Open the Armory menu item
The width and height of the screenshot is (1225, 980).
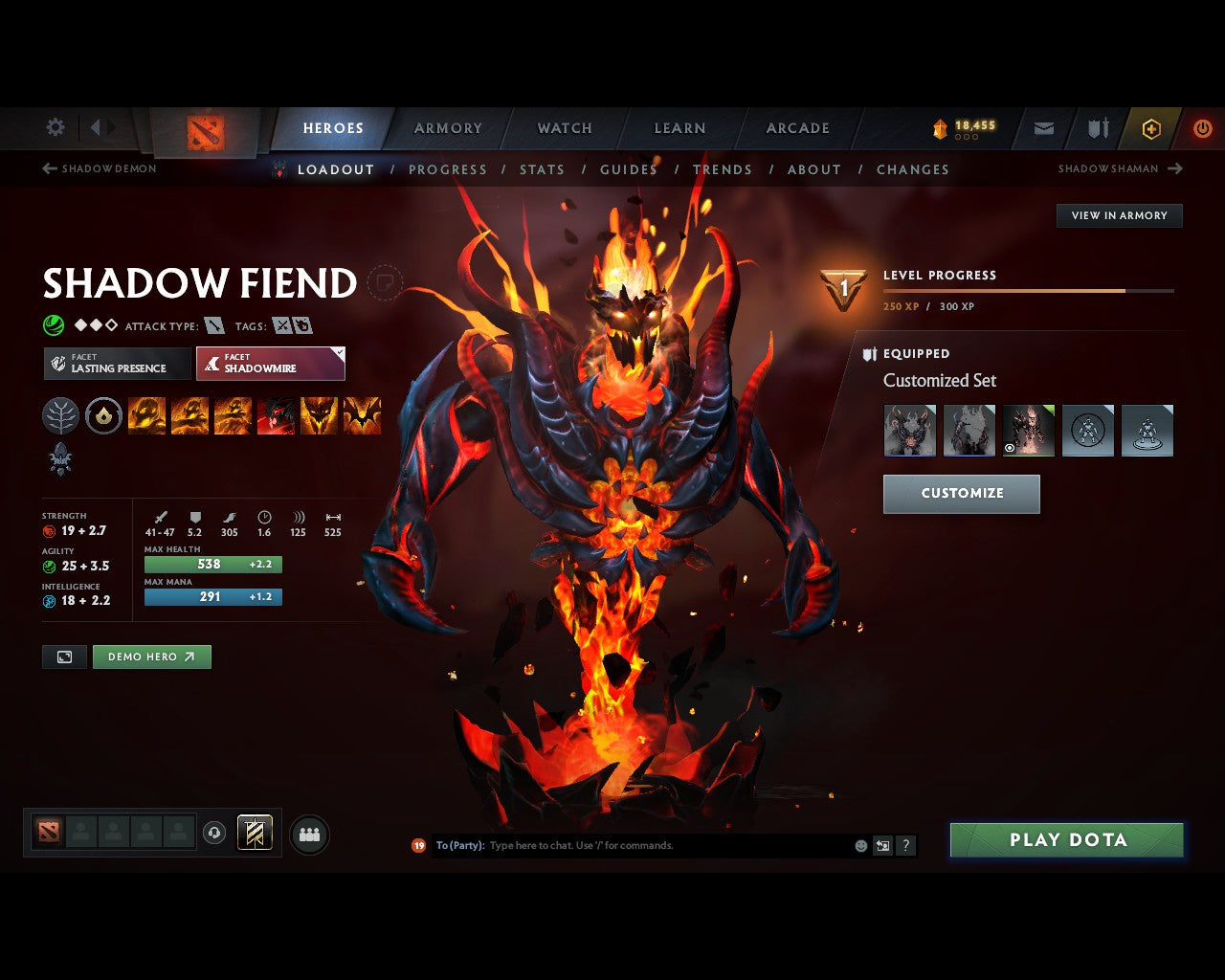coord(447,128)
